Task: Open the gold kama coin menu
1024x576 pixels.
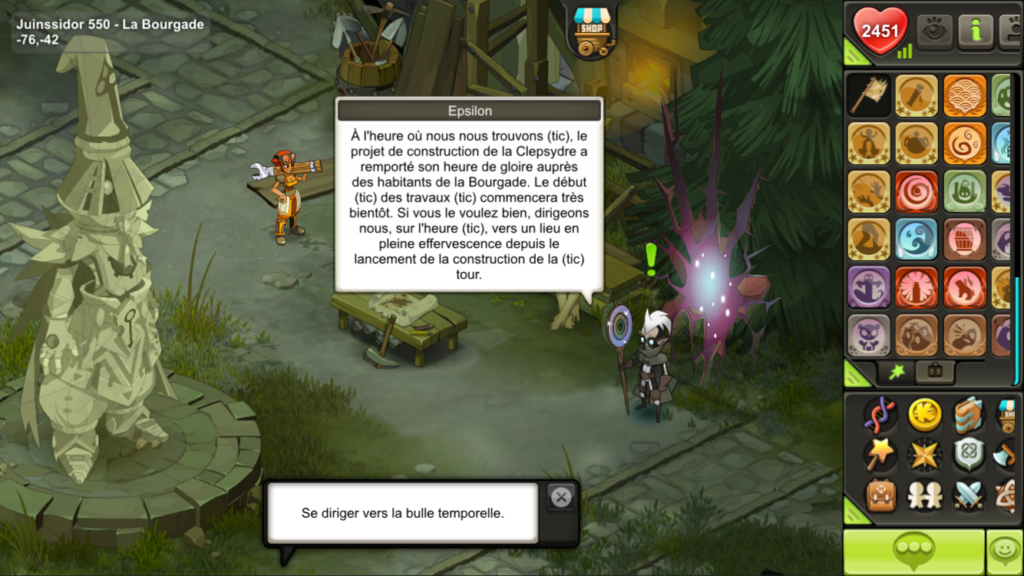Action: click(x=925, y=414)
